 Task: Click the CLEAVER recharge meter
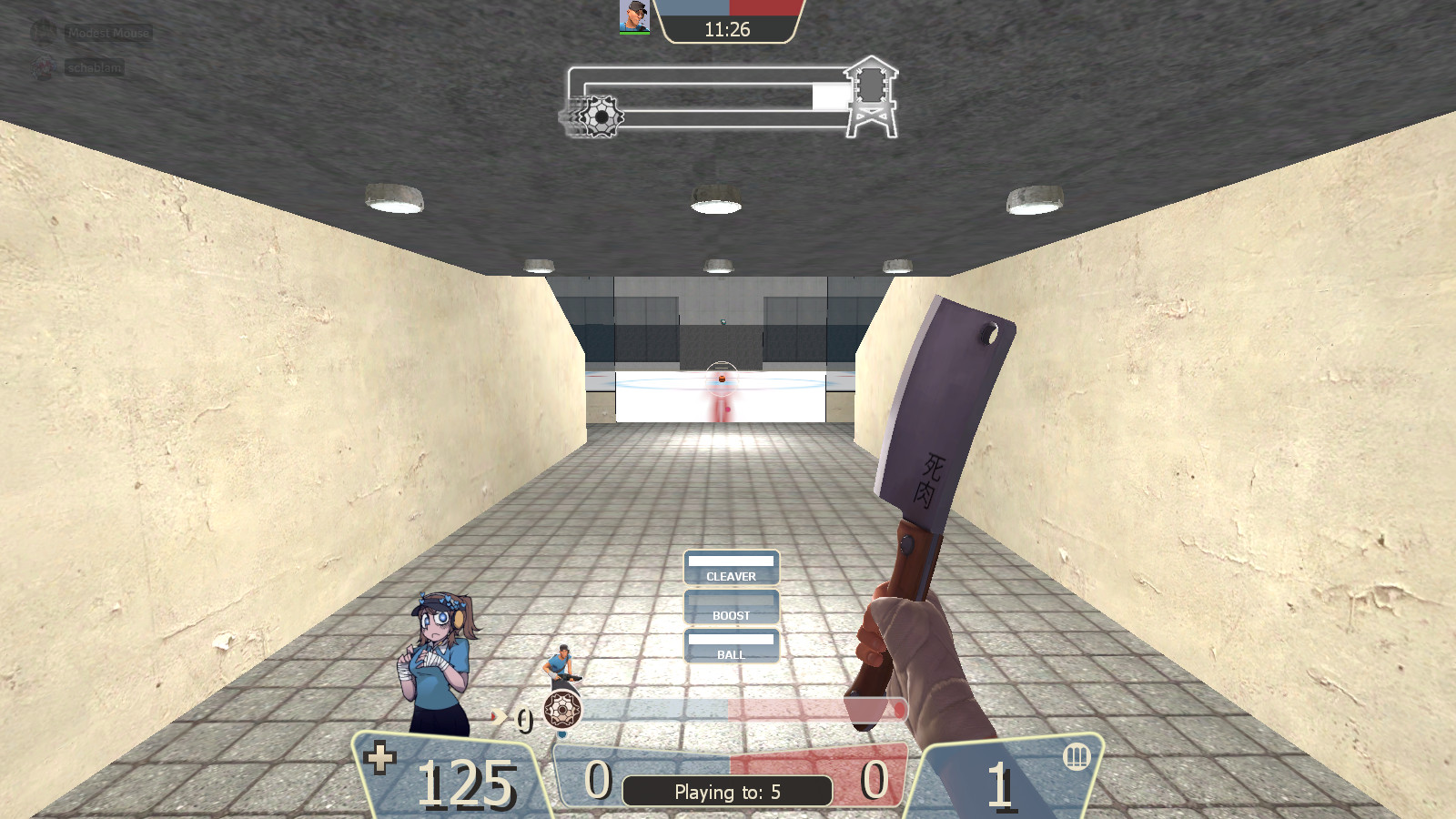(x=732, y=566)
